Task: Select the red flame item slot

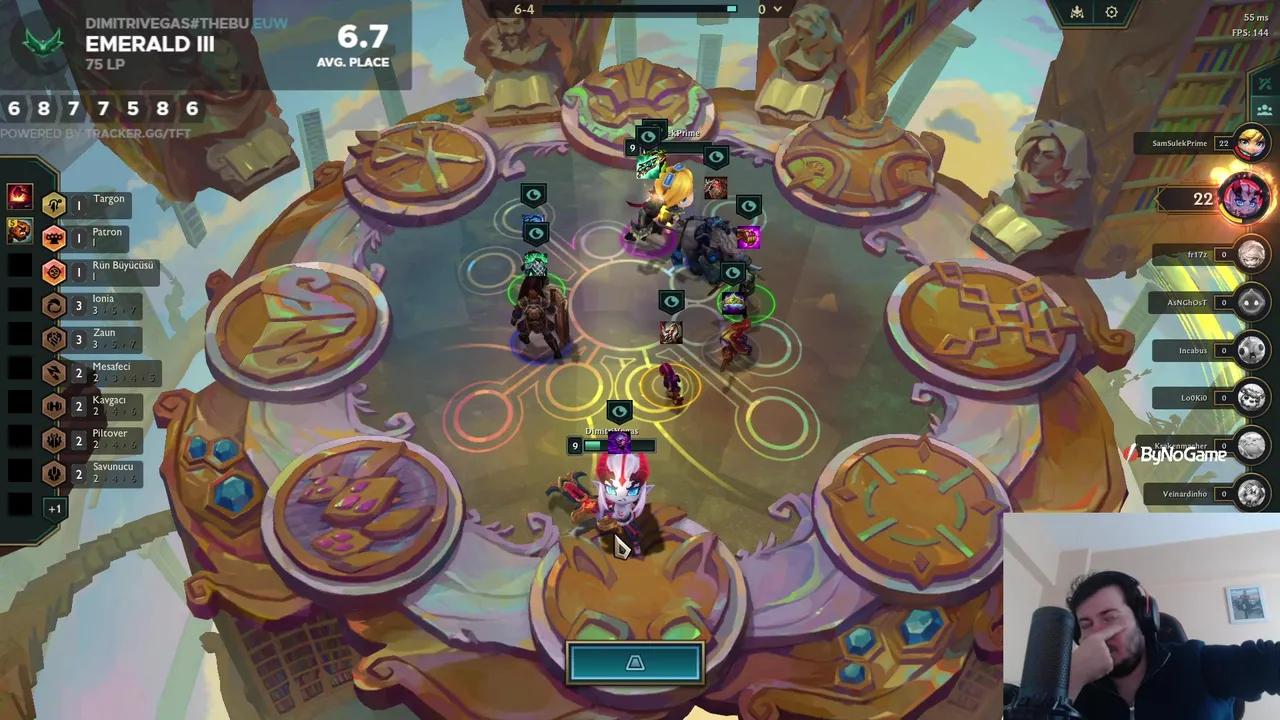Action: (x=20, y=196)
